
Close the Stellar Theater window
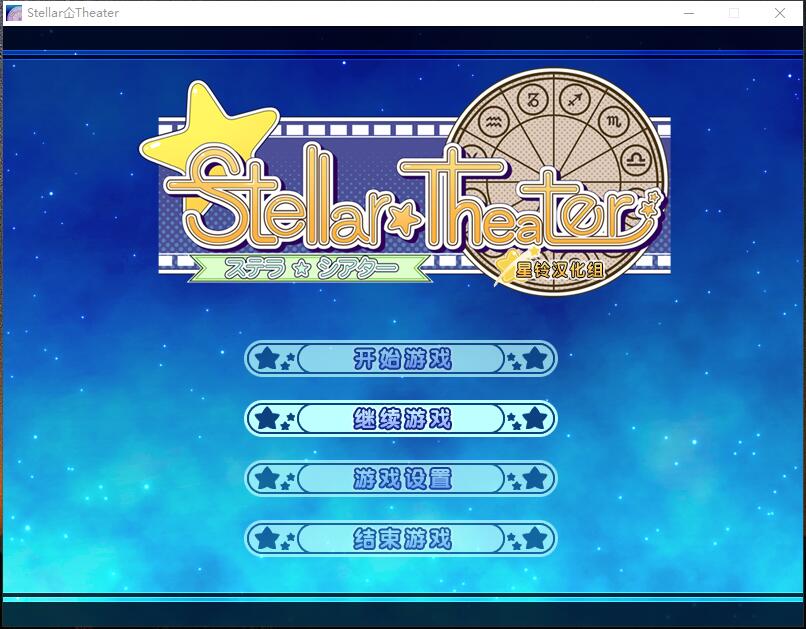[780, 13]
